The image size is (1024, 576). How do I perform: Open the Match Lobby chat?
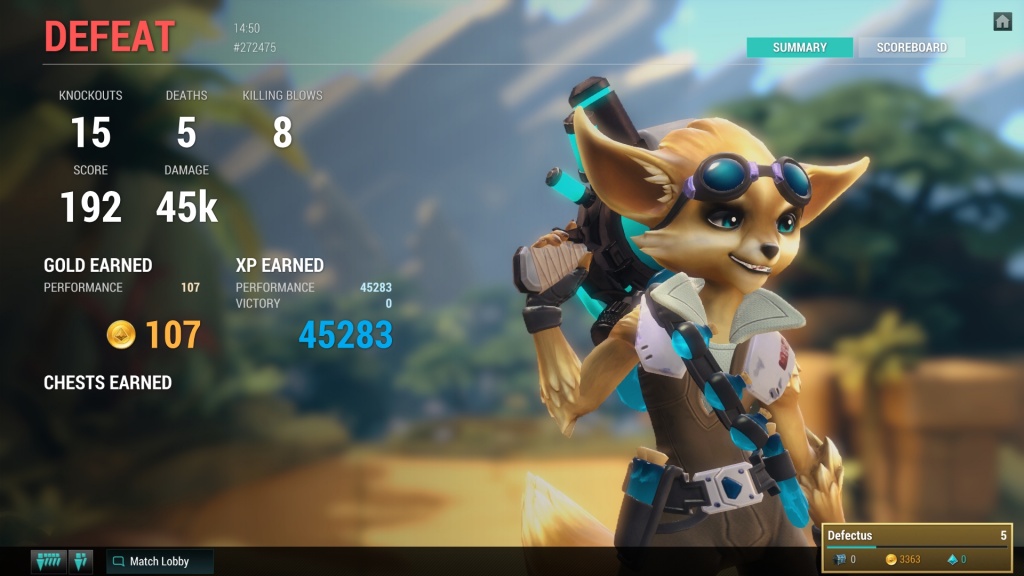(160, 561)
